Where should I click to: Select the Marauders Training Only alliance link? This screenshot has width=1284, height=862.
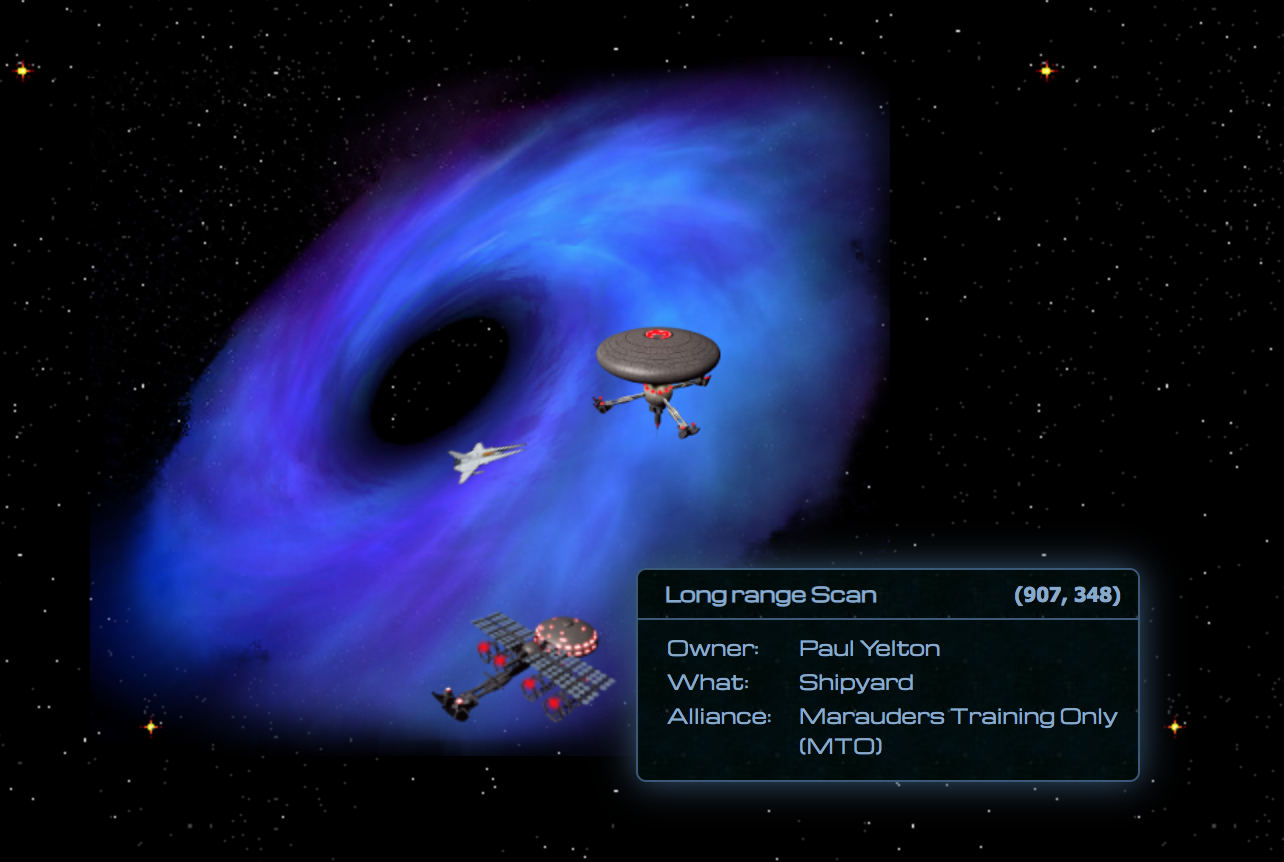957,716
